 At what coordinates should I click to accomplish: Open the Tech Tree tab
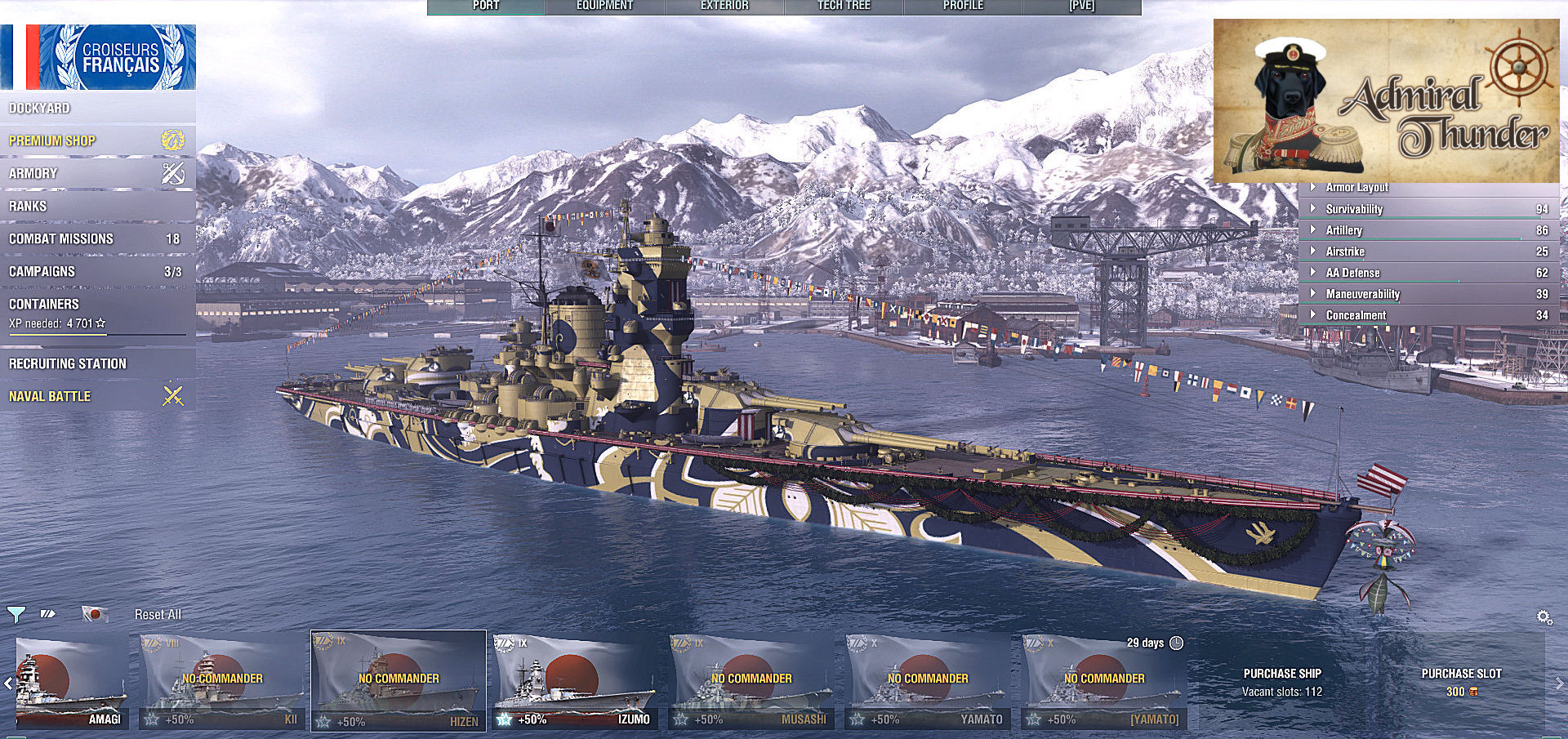844,7
